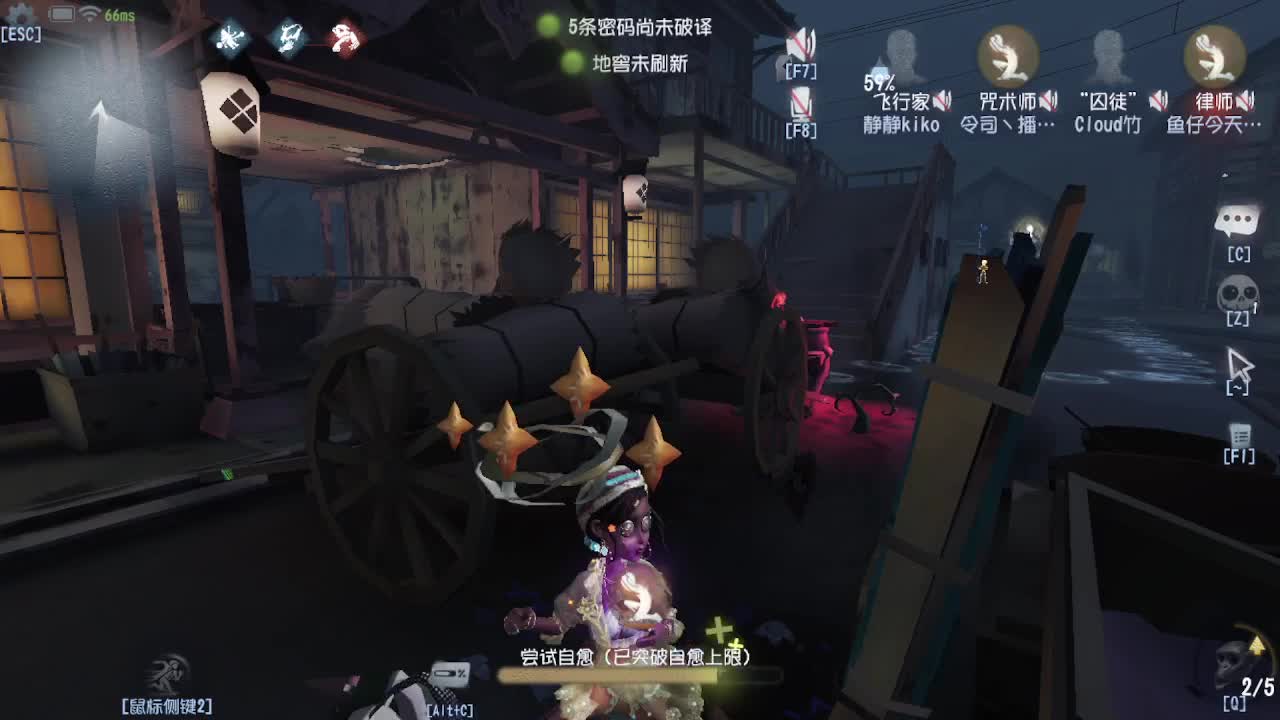Click the skull icon above [Z]
1280x720 pixels.
tap(1238, 292)
